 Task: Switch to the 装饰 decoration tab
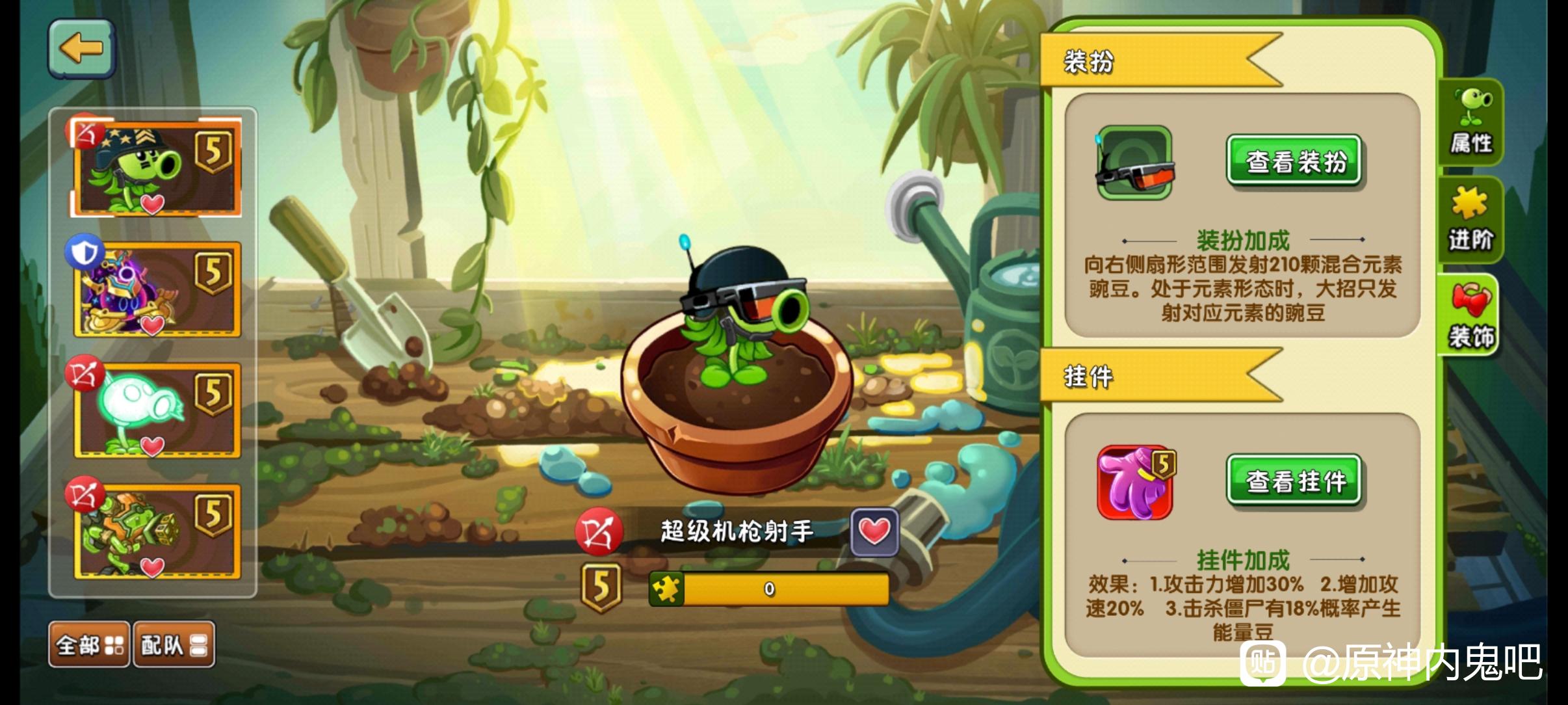coord(1471,316)
